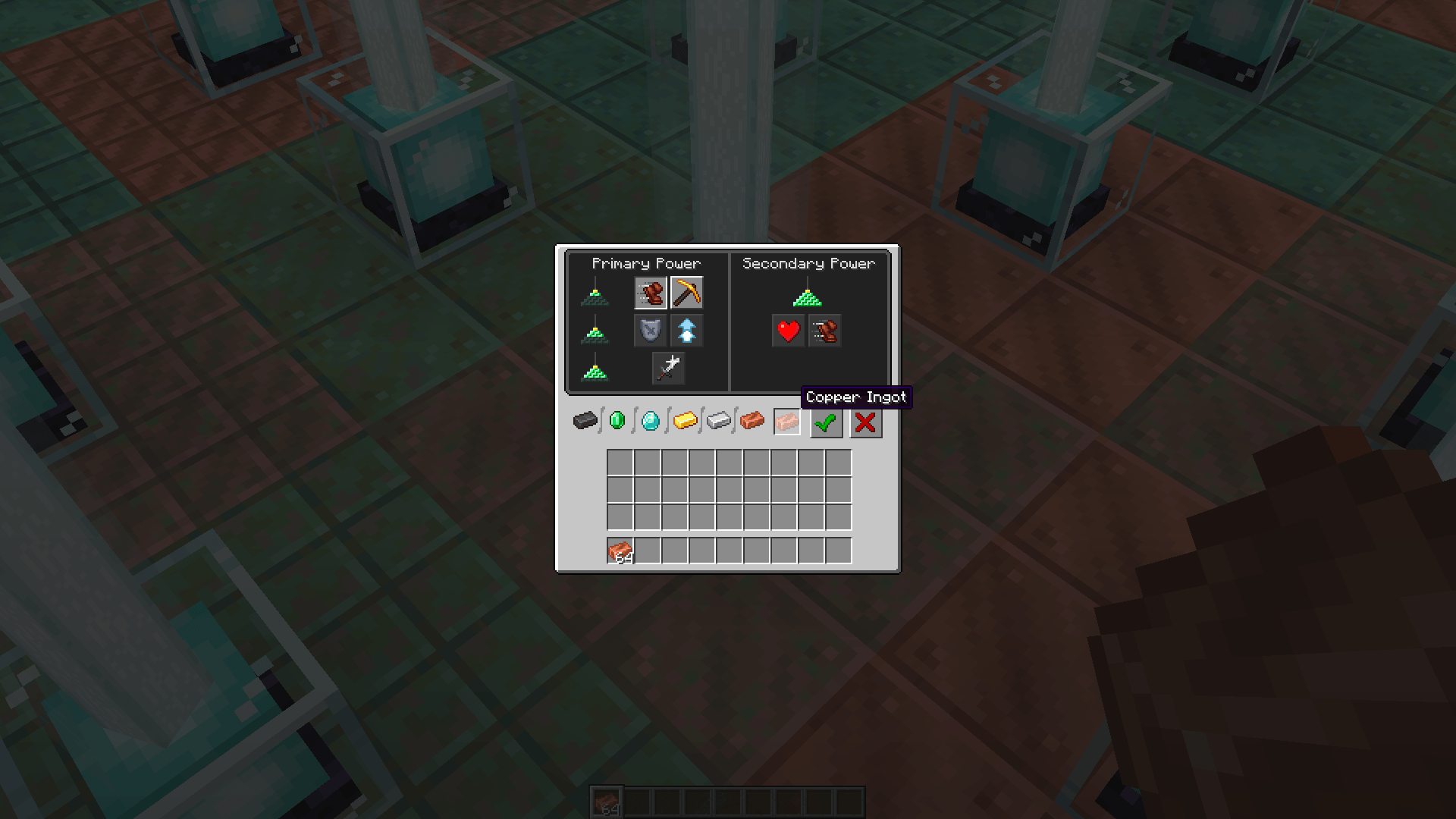Pick up the 64 copper ingots stack
Image resolution: width=1456 pixels, height=819 pixels.
(x=621, y=551)
